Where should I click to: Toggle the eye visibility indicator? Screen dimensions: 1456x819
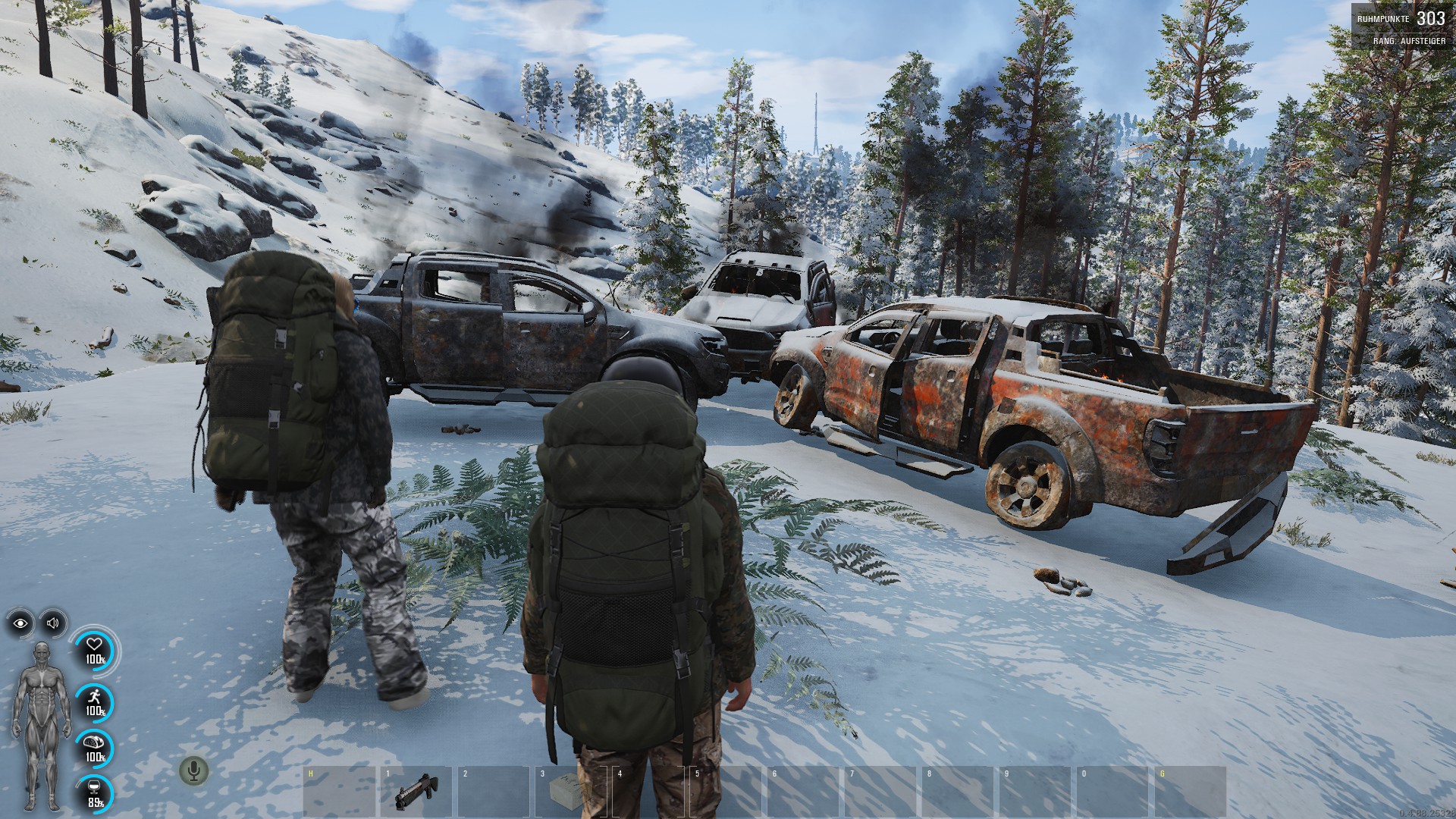tap(20, 623)
